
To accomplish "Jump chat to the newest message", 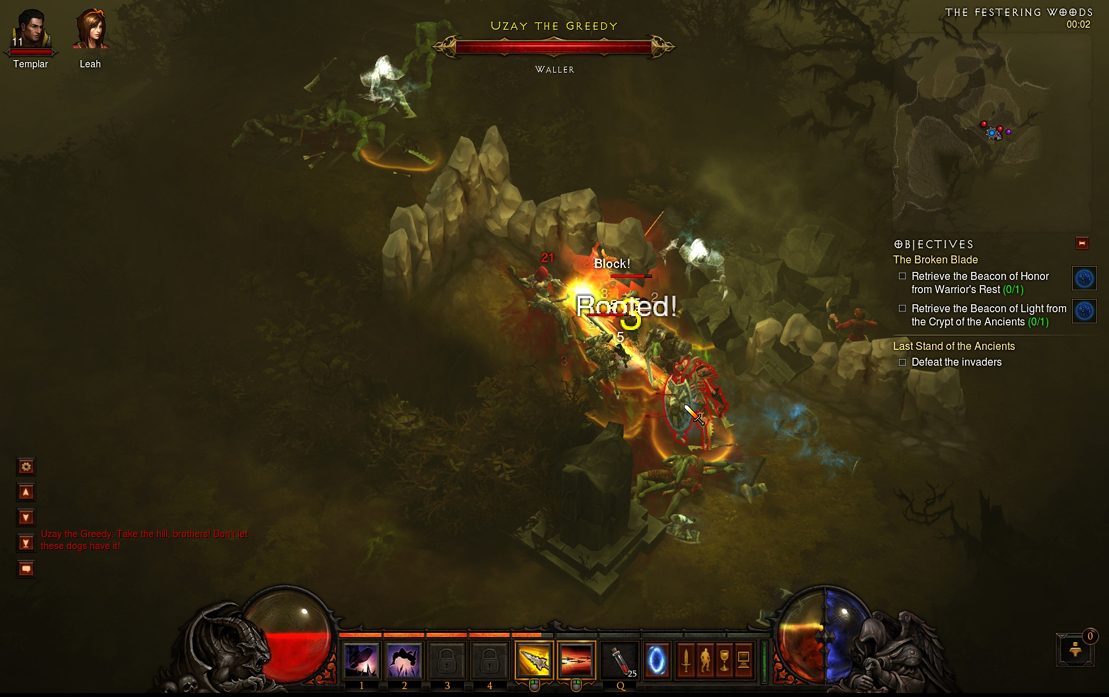I will [26, 543].
